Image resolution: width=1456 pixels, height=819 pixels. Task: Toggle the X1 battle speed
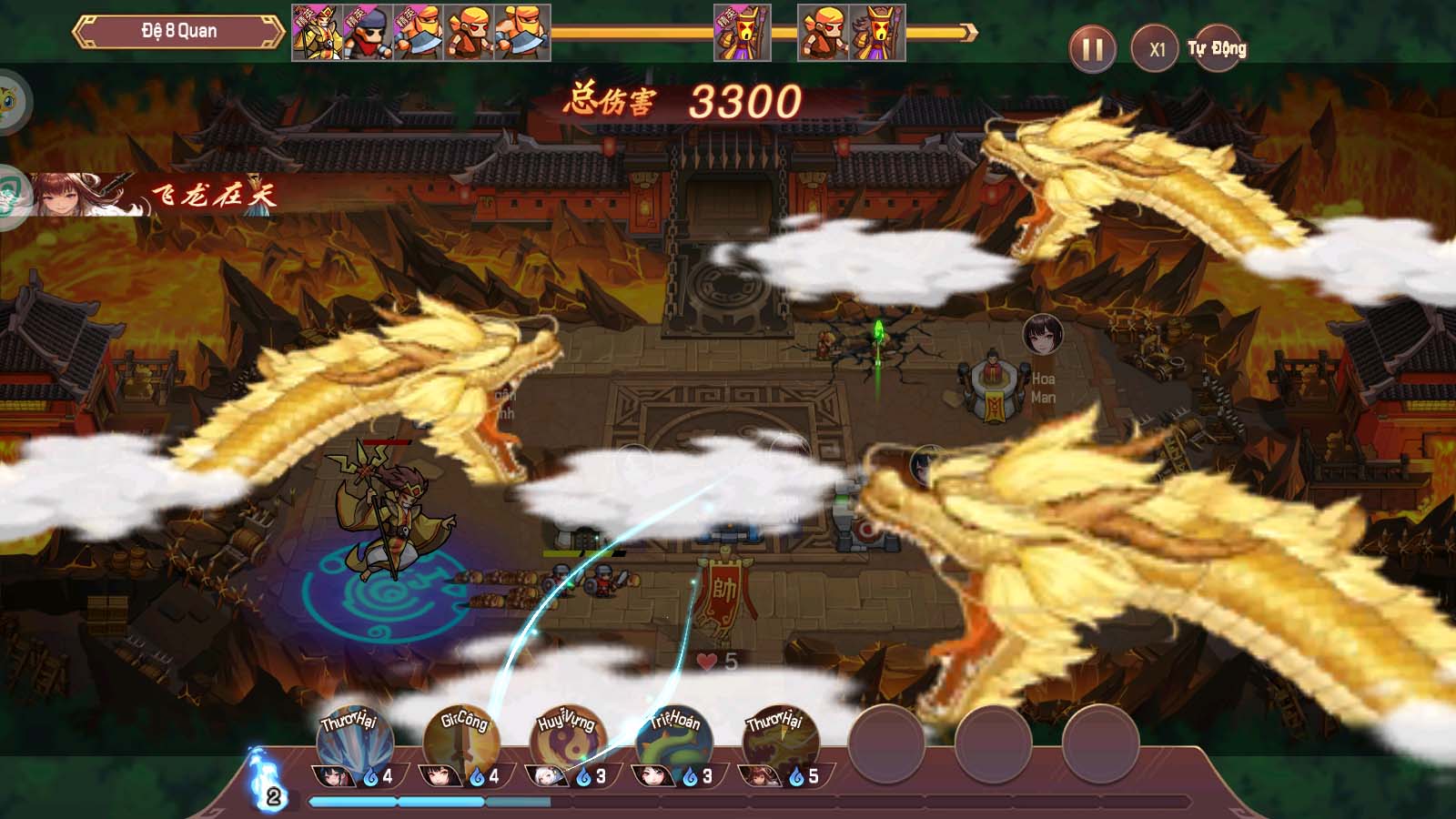[x=1155, y=48]
